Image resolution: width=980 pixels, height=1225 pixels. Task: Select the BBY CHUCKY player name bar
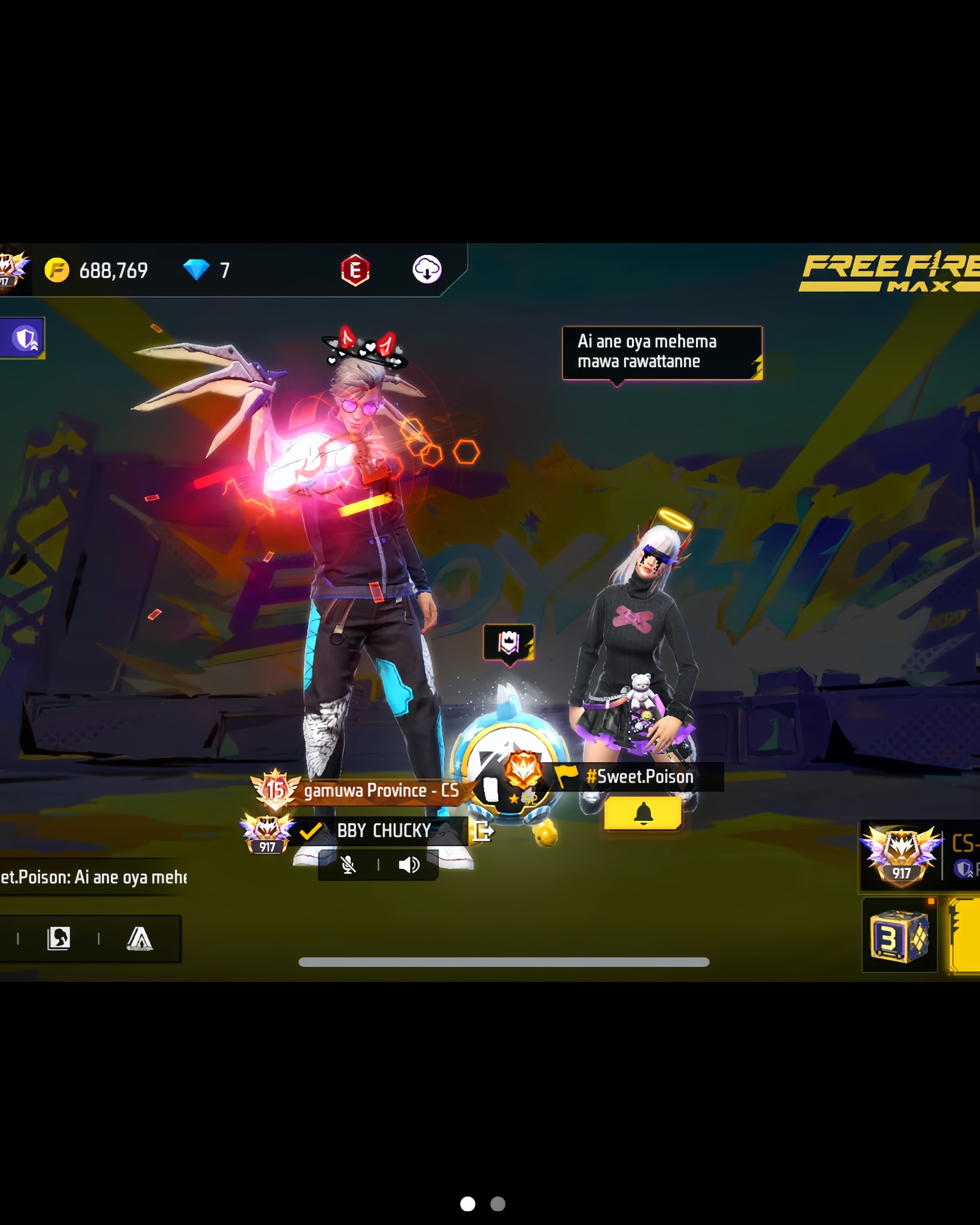pyautogui.click(x=383, y=831)
